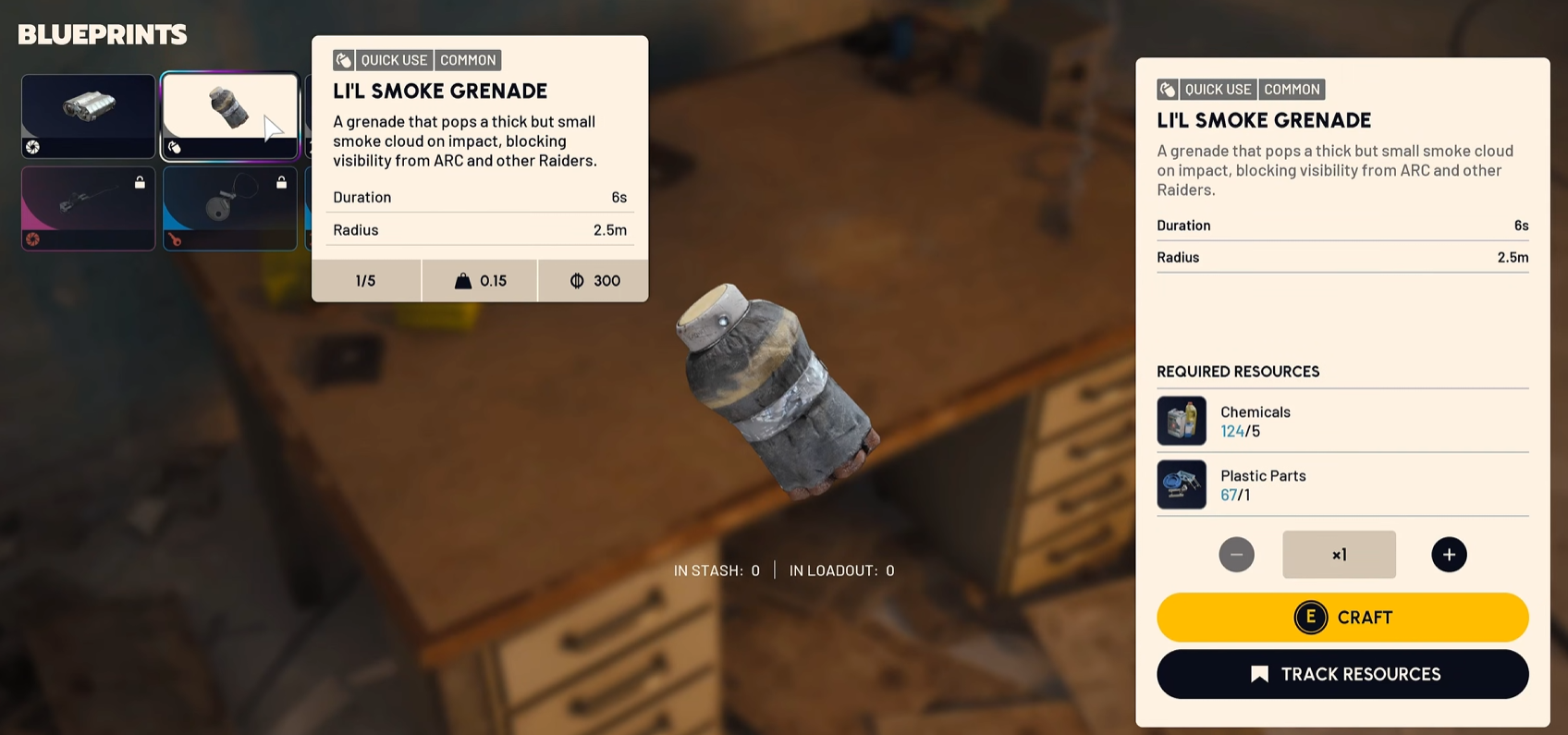This screenshot has width=1568, height=735.
Task: Click the Plastic Parts resource row
Action: (x=1341, y=484)
